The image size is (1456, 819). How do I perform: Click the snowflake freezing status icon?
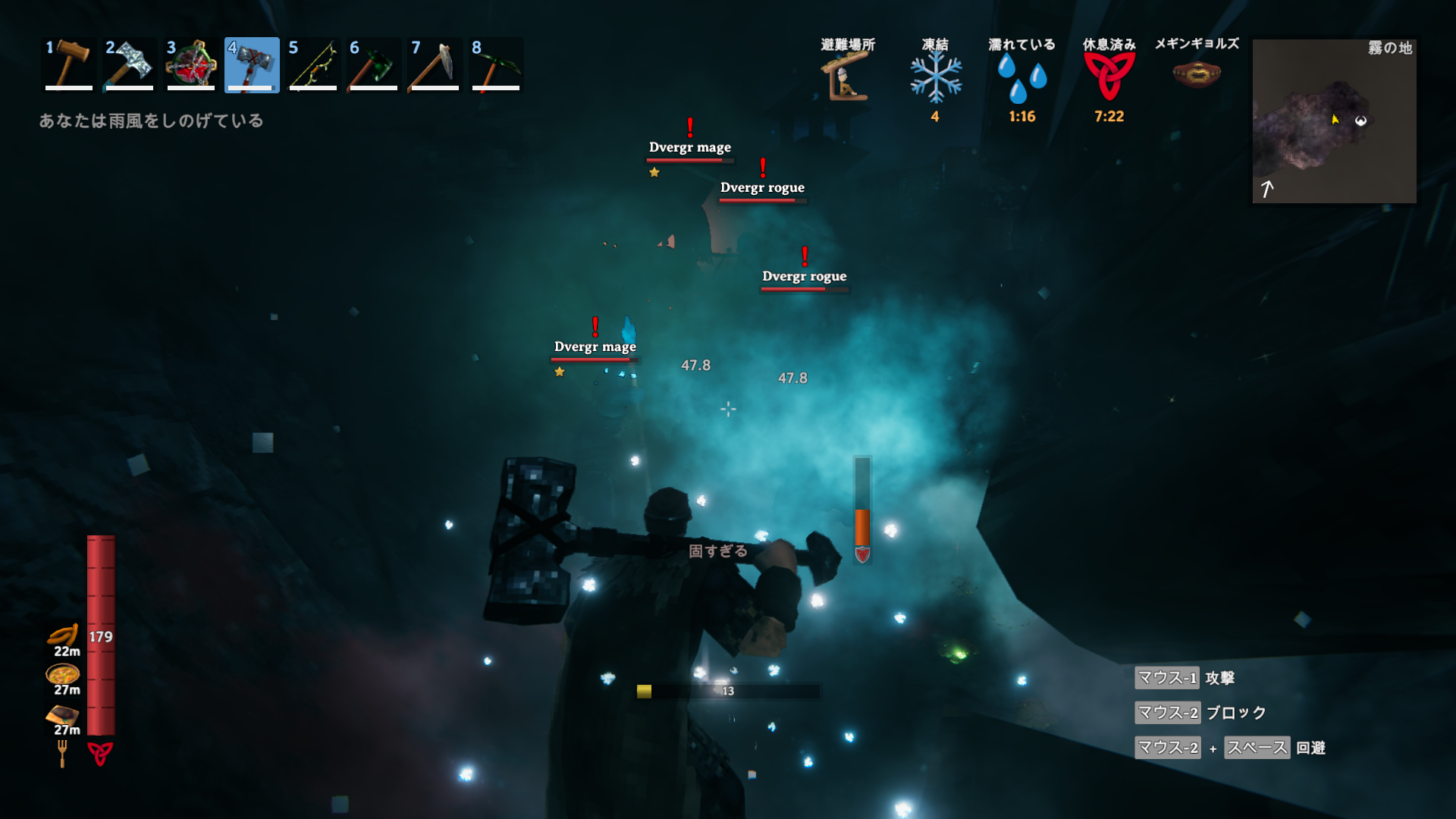[936, 77]
